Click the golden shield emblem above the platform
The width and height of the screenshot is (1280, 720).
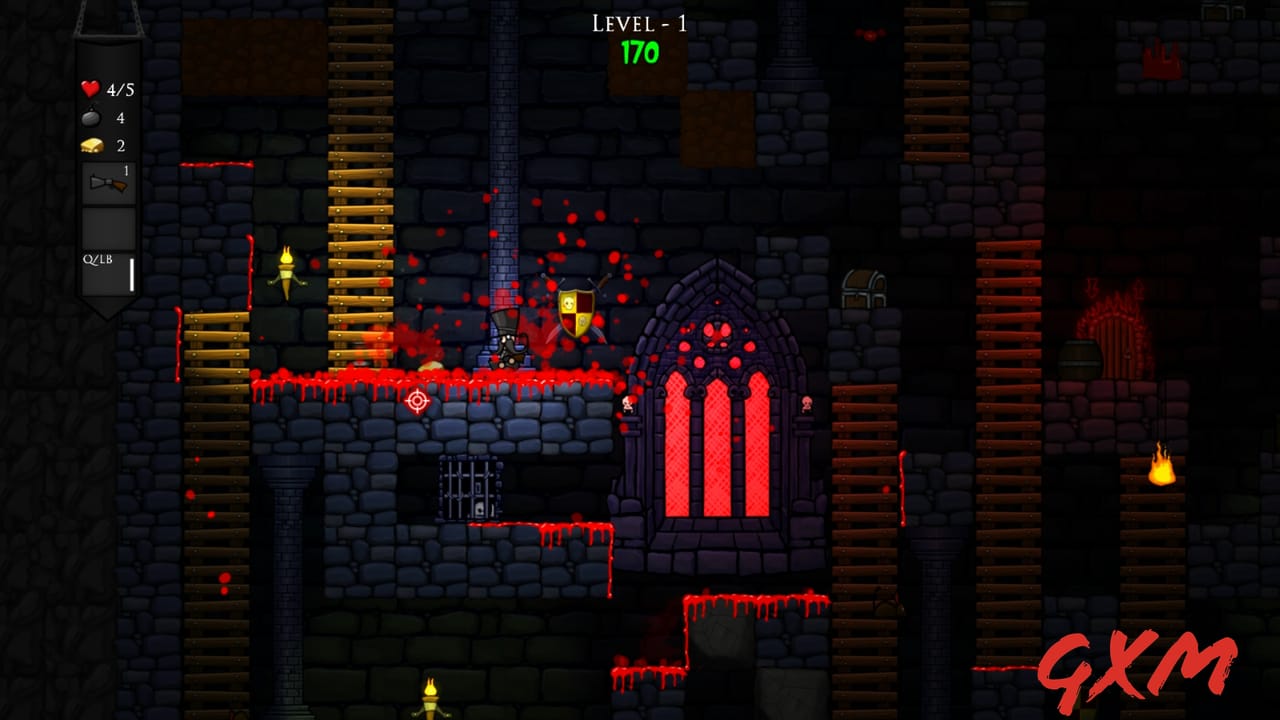click(575, 313)
